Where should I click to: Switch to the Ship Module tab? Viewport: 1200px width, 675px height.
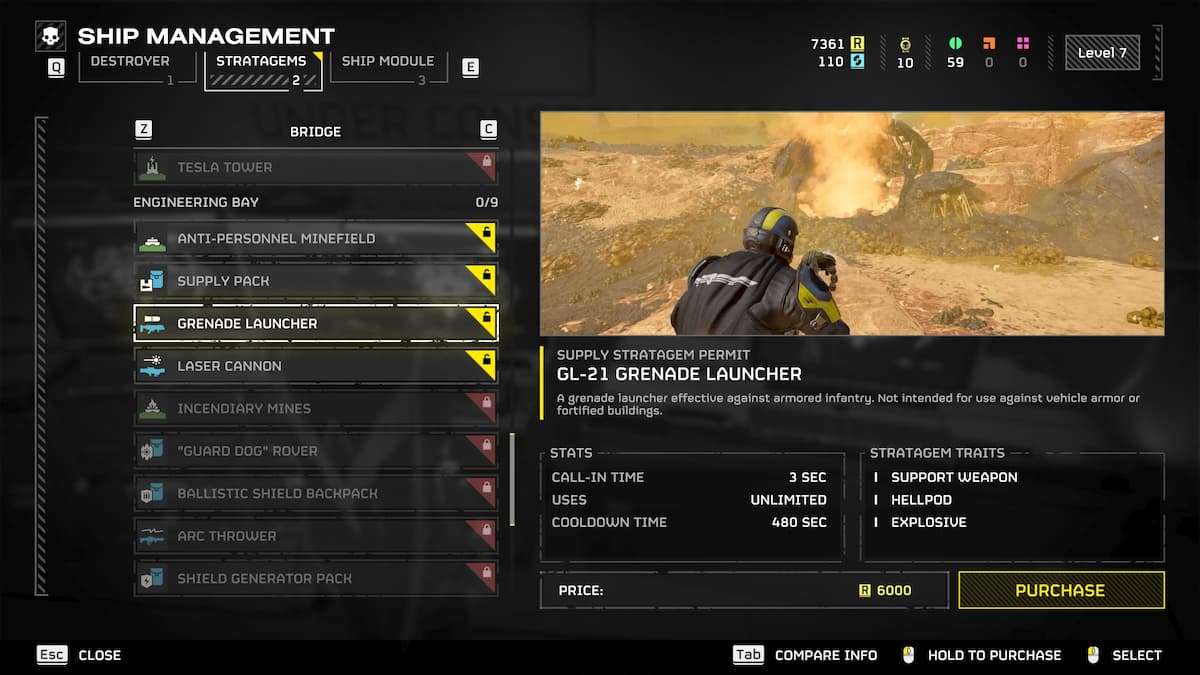coord(388,67)
